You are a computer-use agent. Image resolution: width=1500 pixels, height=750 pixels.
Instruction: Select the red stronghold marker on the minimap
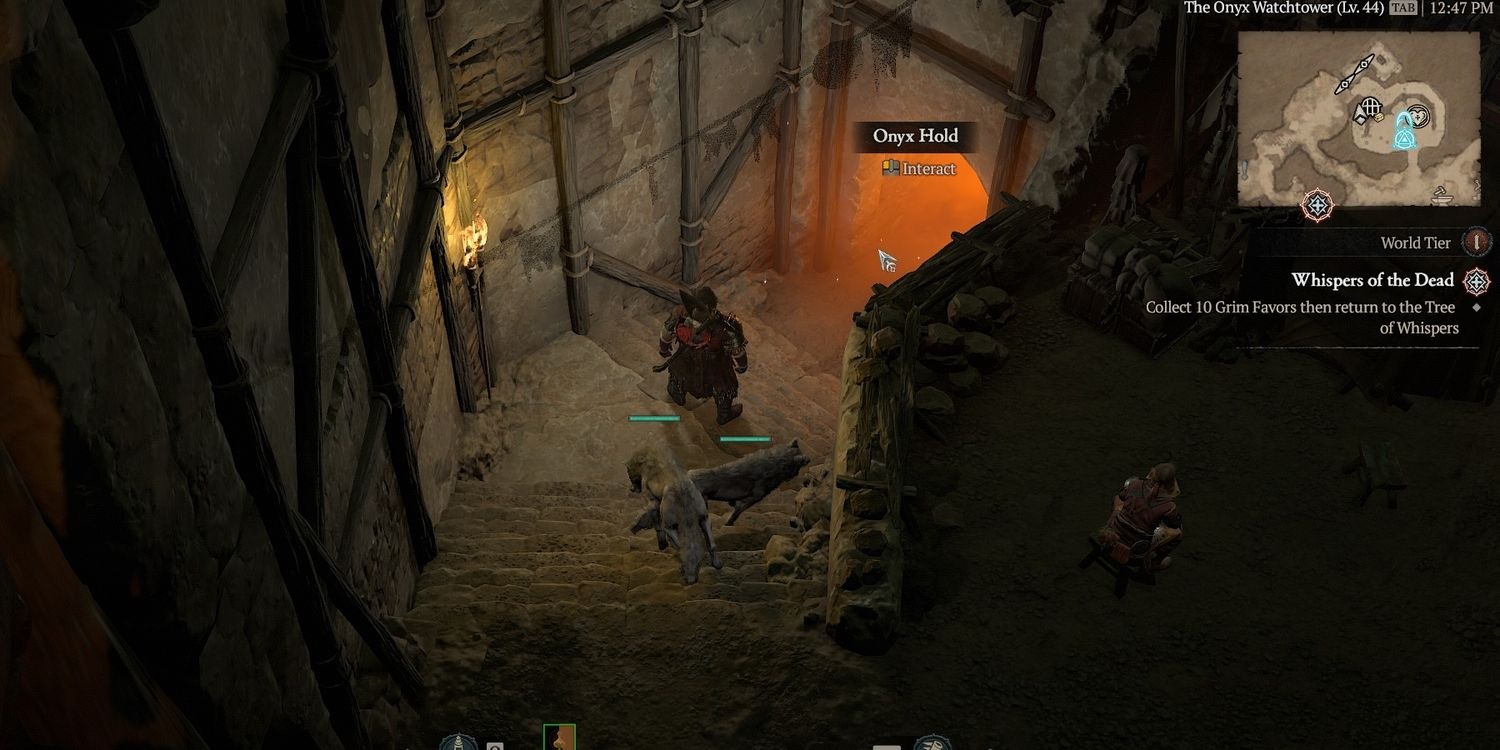(x=1316, y=204)
